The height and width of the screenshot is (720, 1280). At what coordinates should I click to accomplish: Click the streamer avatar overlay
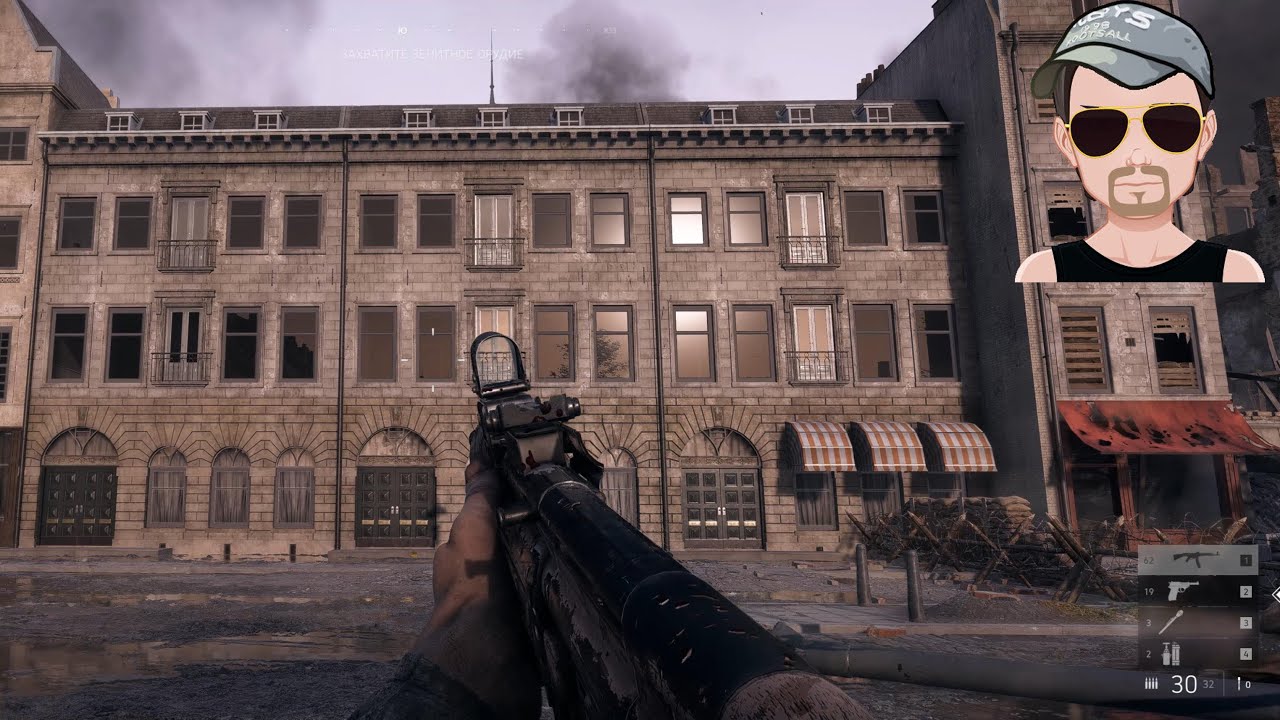click(x=1138, y=145)
